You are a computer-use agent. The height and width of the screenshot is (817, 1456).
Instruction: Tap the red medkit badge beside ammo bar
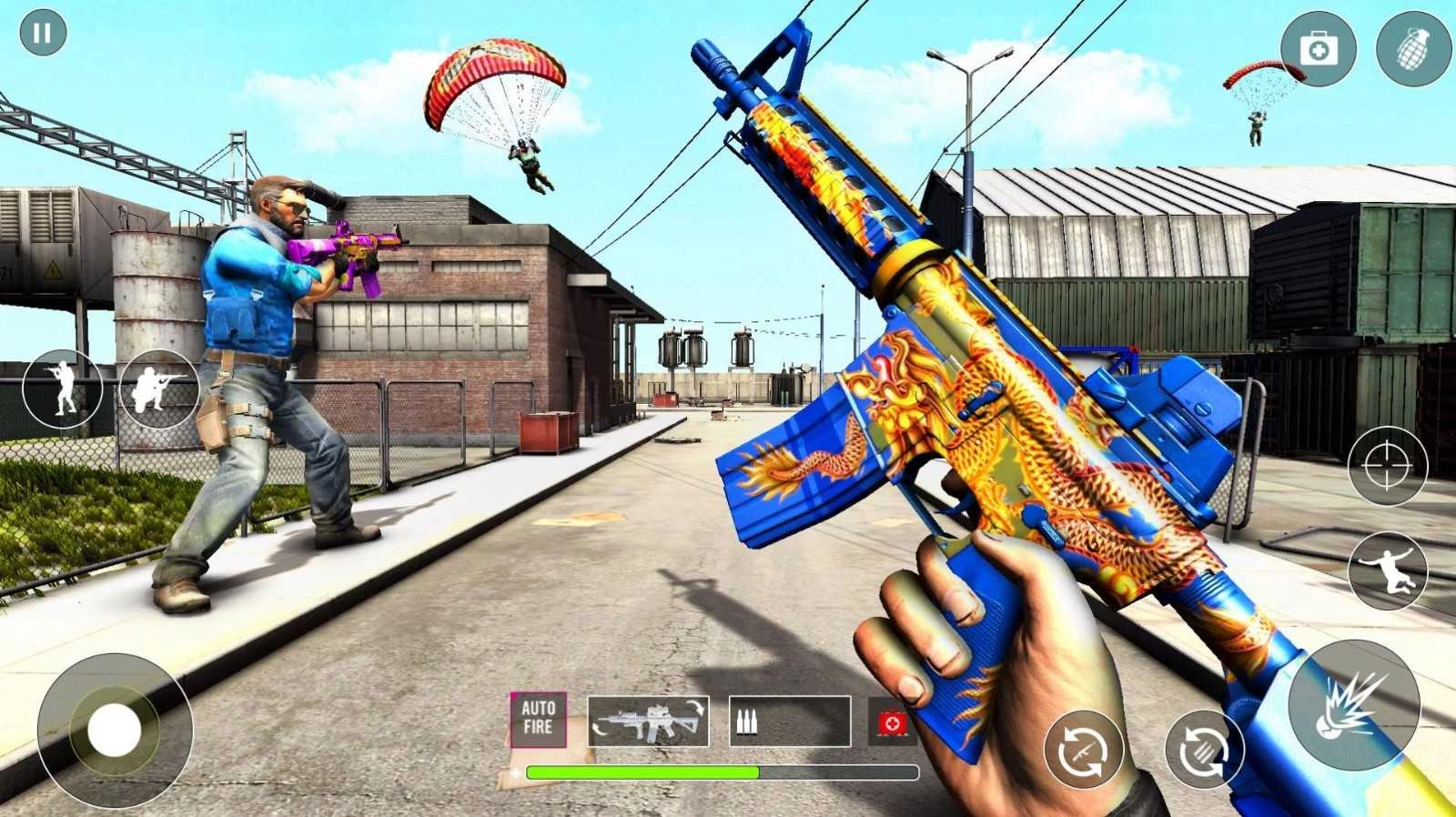pyautogui.click(x=891, y=723)
